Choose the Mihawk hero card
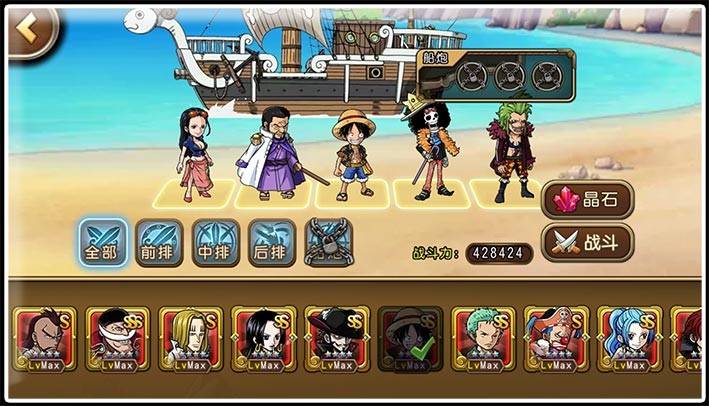709x406 pixels. pyautogui.click(x=336, y=338)
